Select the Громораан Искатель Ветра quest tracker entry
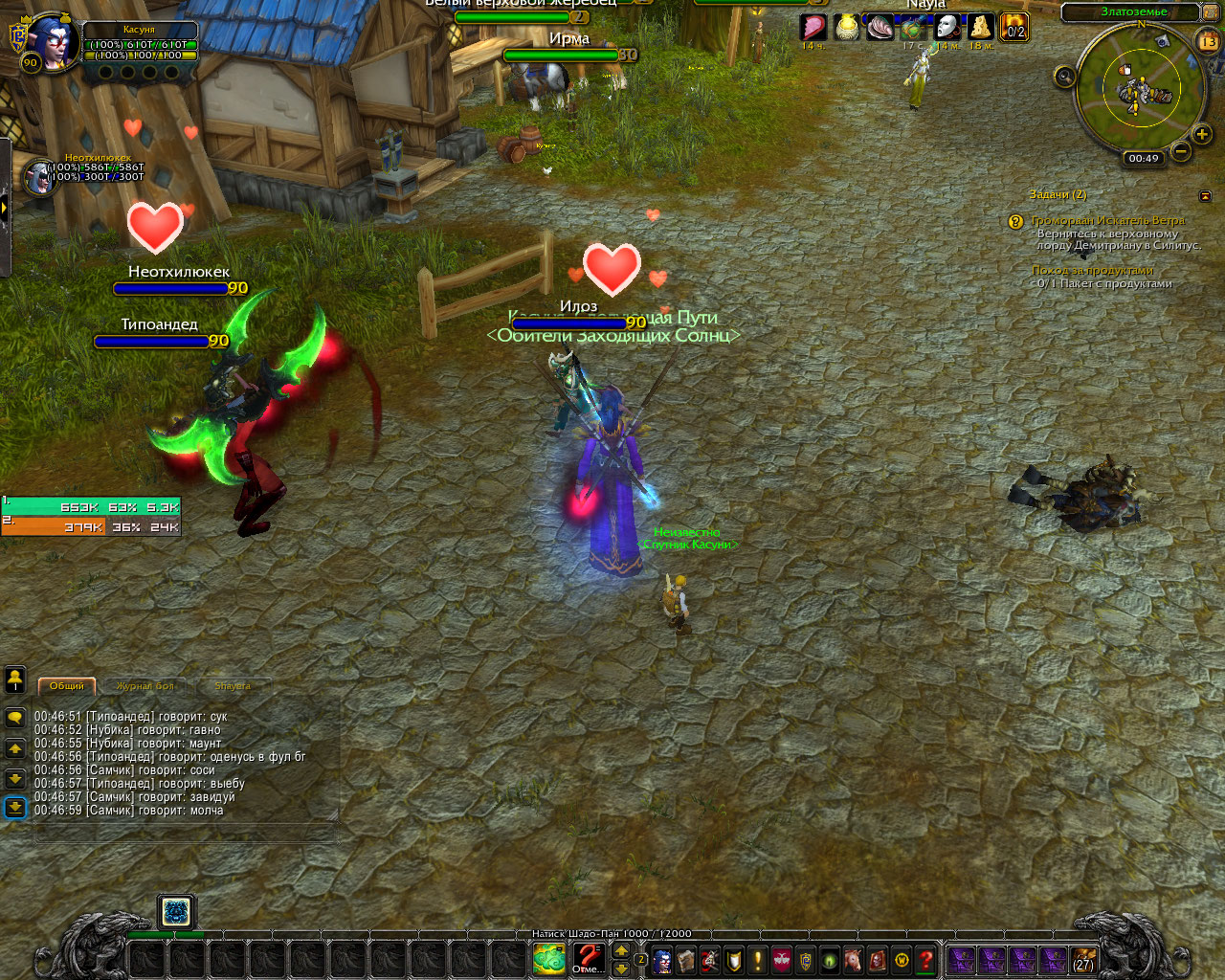 pos(1107,220)
